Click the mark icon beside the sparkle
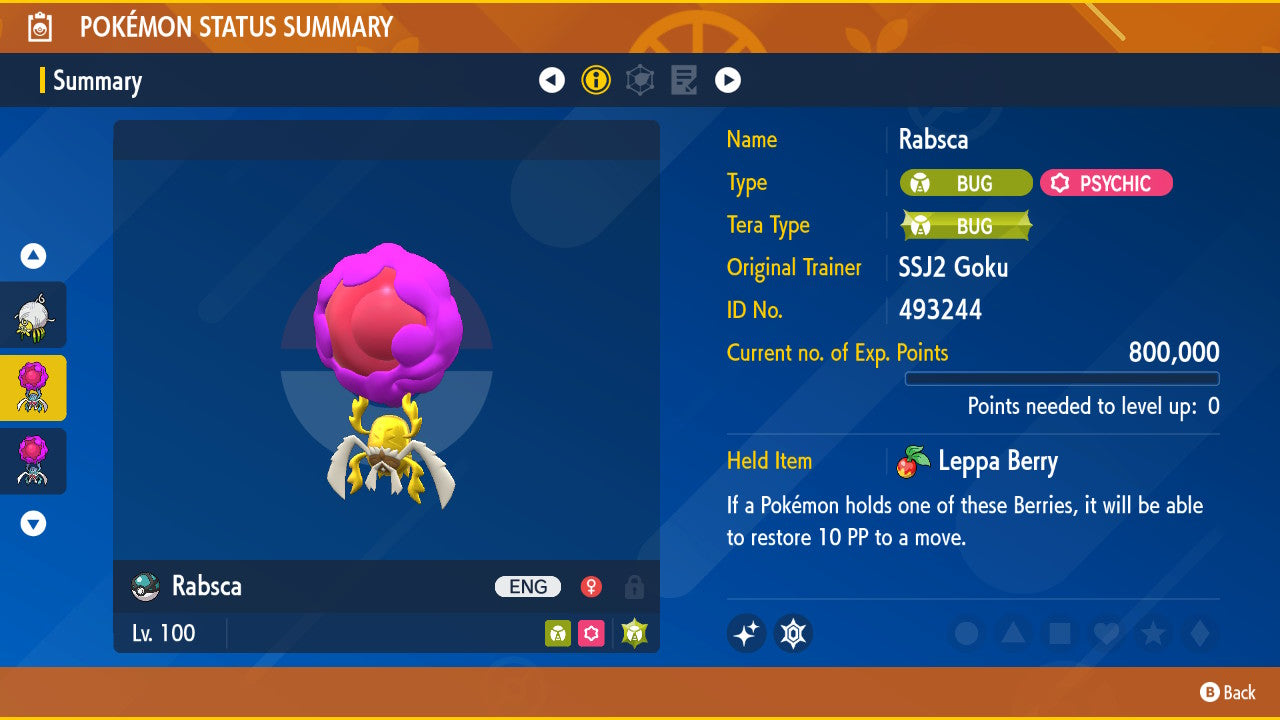This screenshot has height=720, width=1280. coord(793,633)
